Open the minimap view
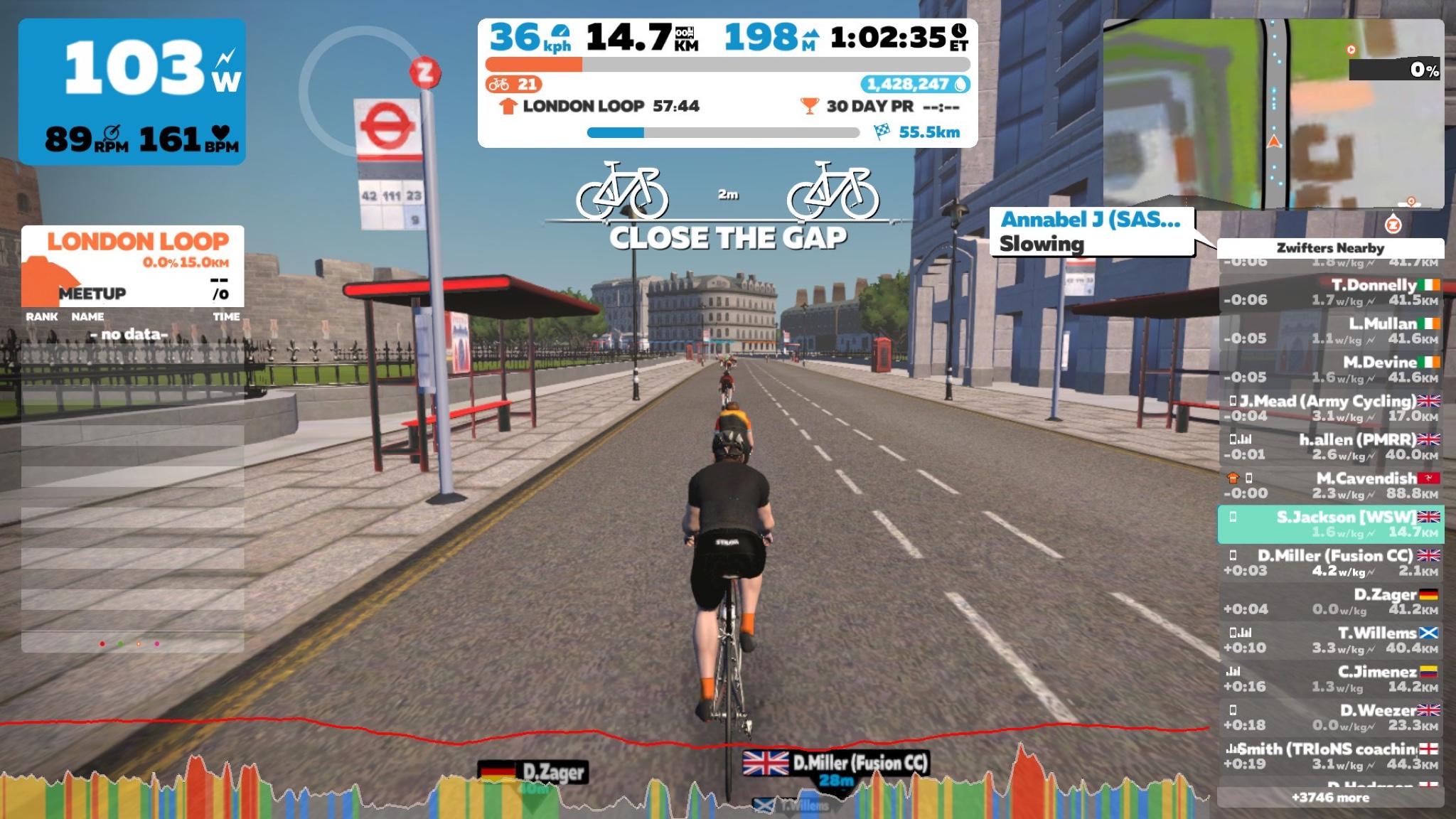 pyautogui.click(x=1273, y=114)
